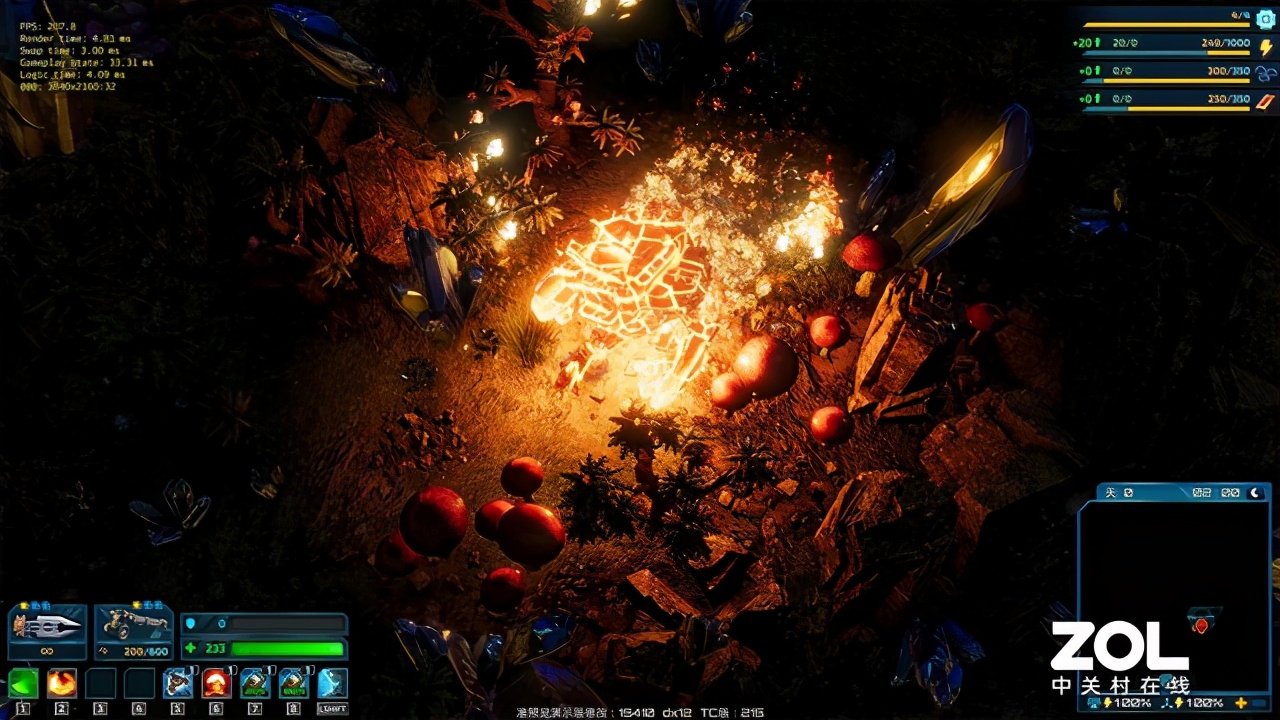
Task: Click the blue gear icon top right
Action: [x=1266, y=20]
